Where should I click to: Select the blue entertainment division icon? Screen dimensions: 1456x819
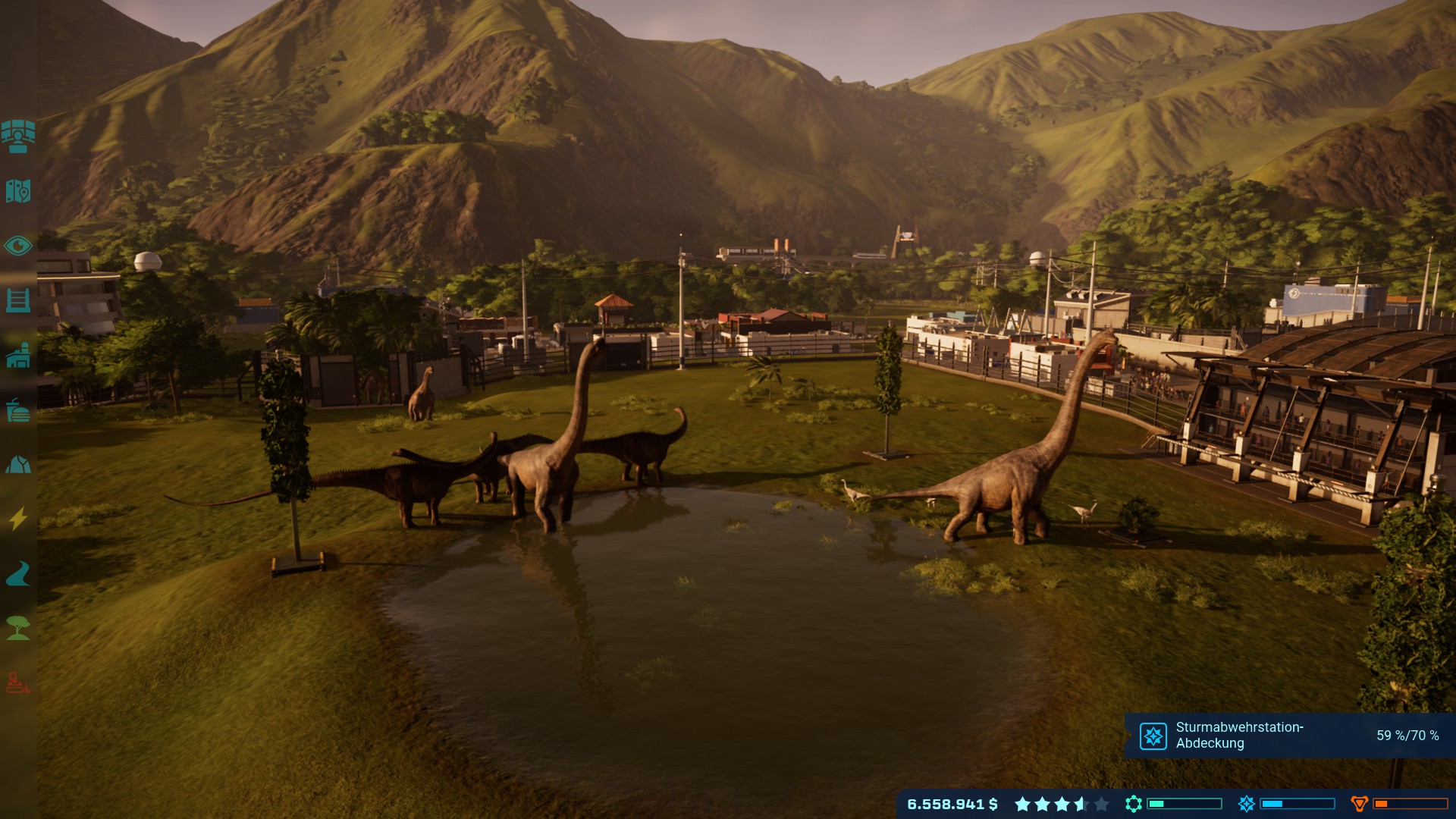click(x=1247, y=804)
